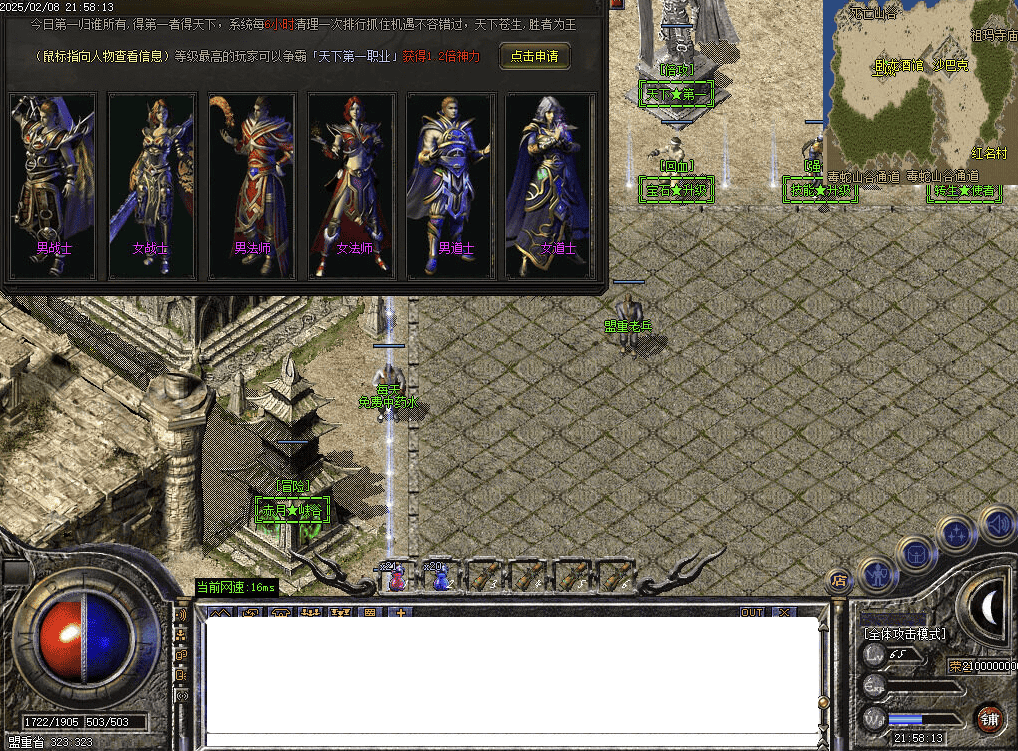Screen dimensions: 1018x751
Task: Click the red 铺 stall button
Action: pos(989,718)
